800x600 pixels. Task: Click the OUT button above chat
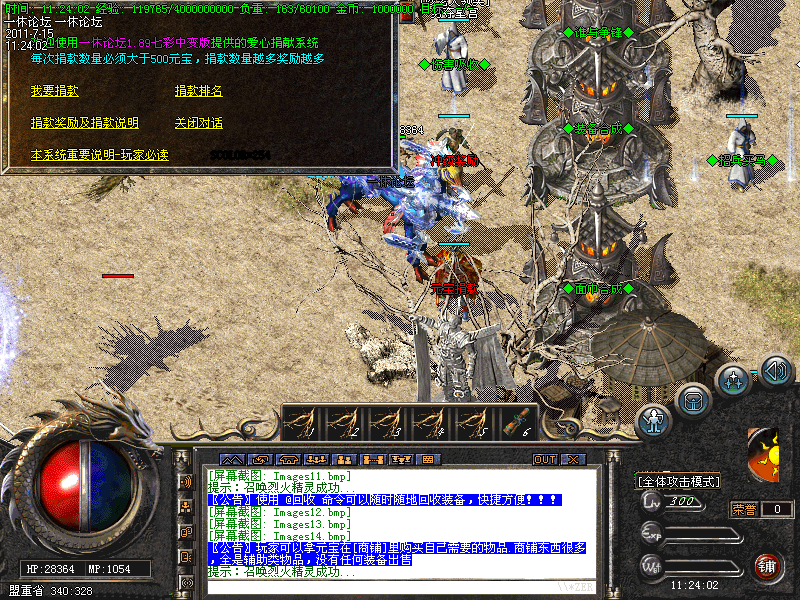point(545,459)
